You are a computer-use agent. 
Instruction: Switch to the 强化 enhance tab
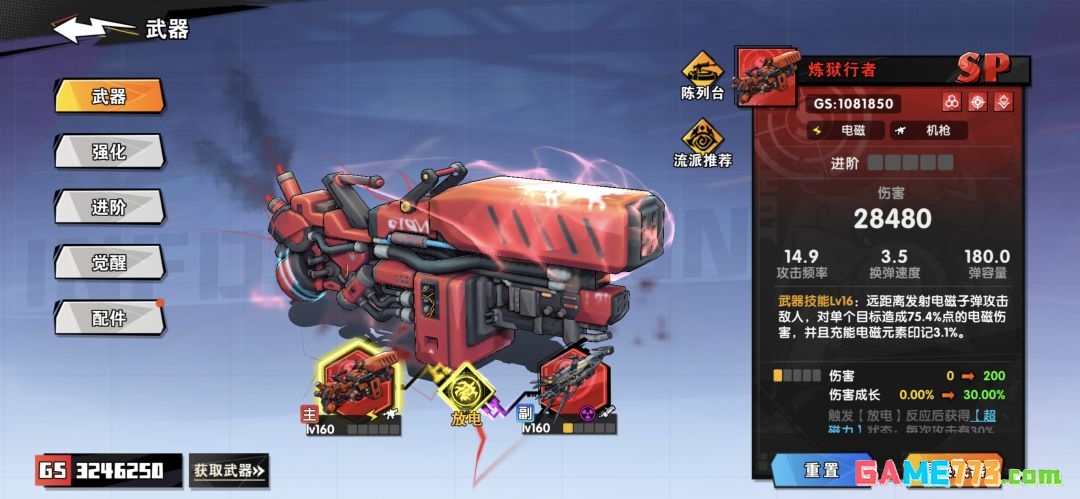[109, 151]
